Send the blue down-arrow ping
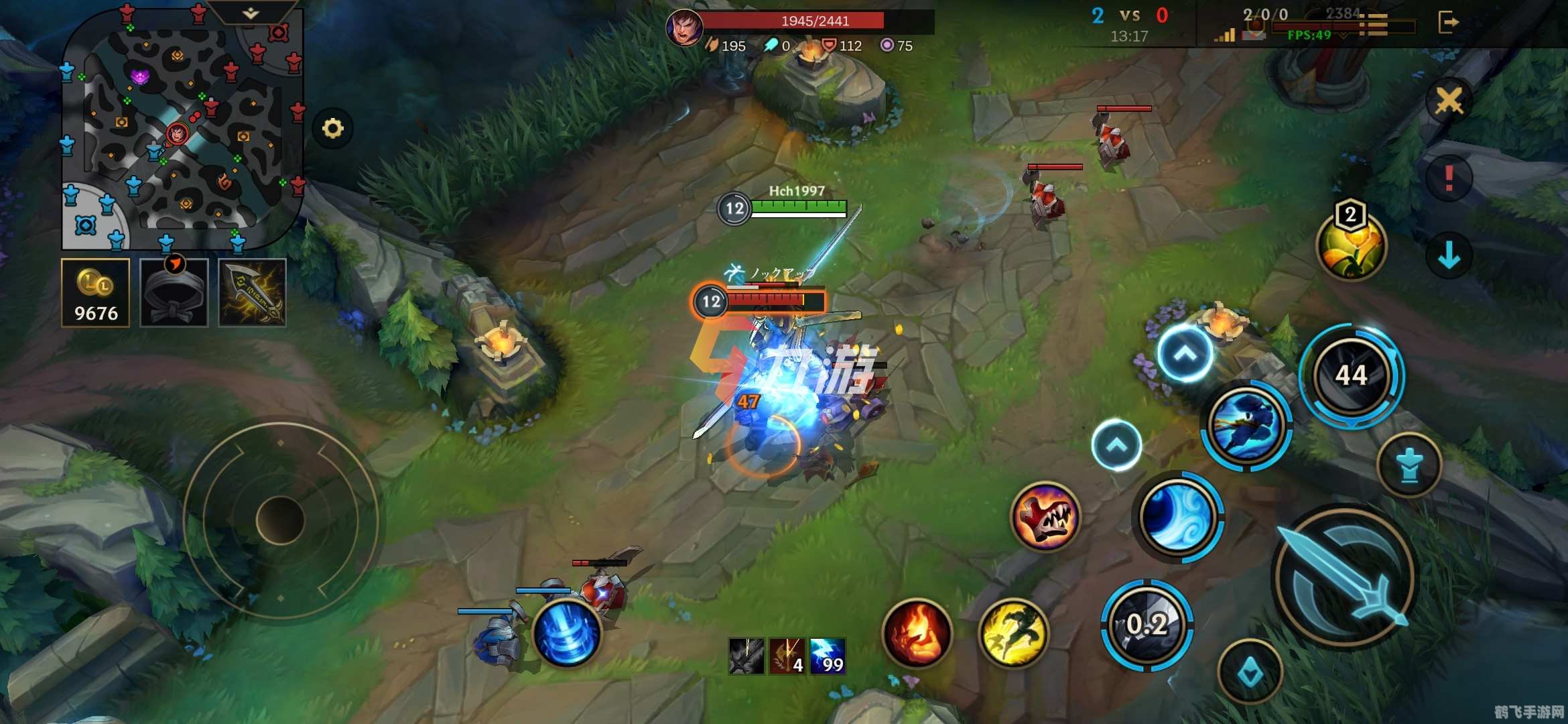The height and width of the screenshot is (724, 1568). tap(1449, 255)
